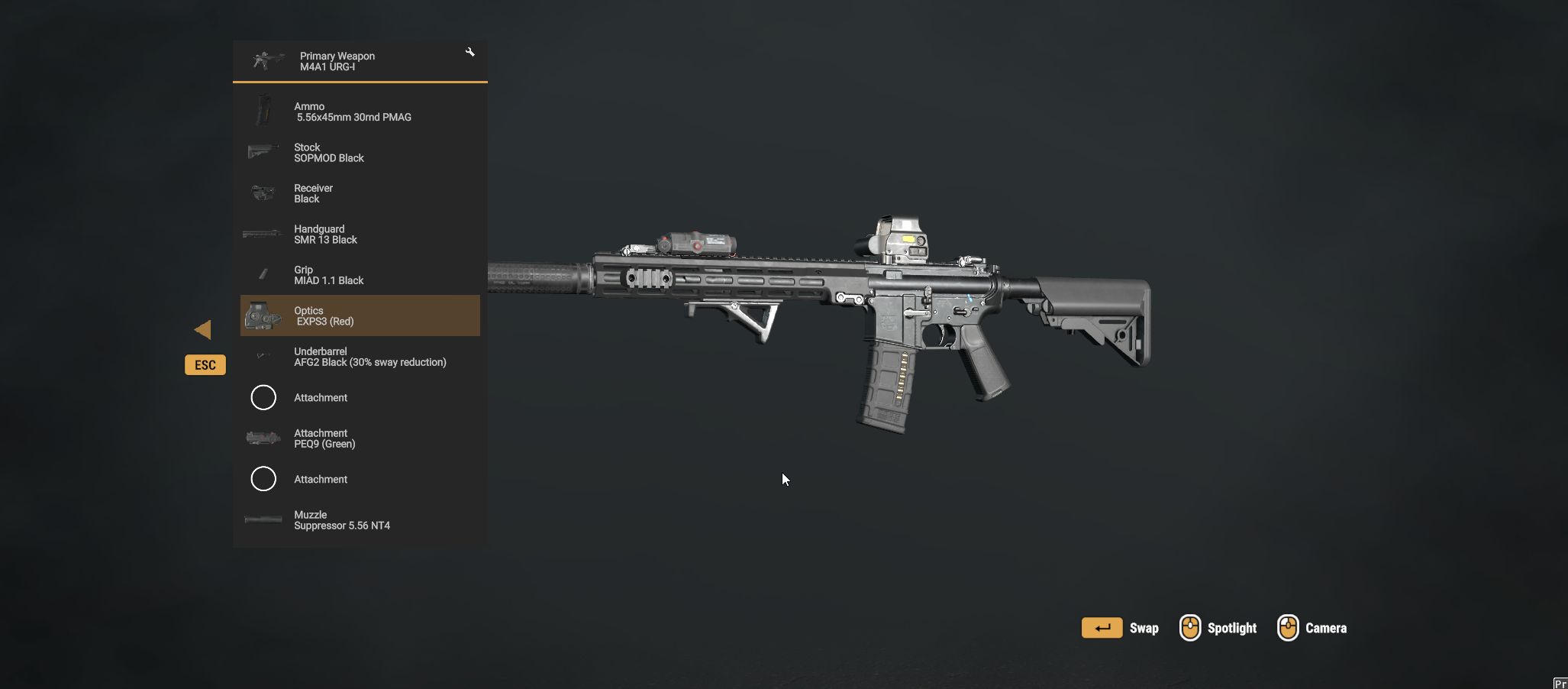Click the Camera mouse icon
Viewport: 1568px width, 689px height.
tap(1289, 627)
